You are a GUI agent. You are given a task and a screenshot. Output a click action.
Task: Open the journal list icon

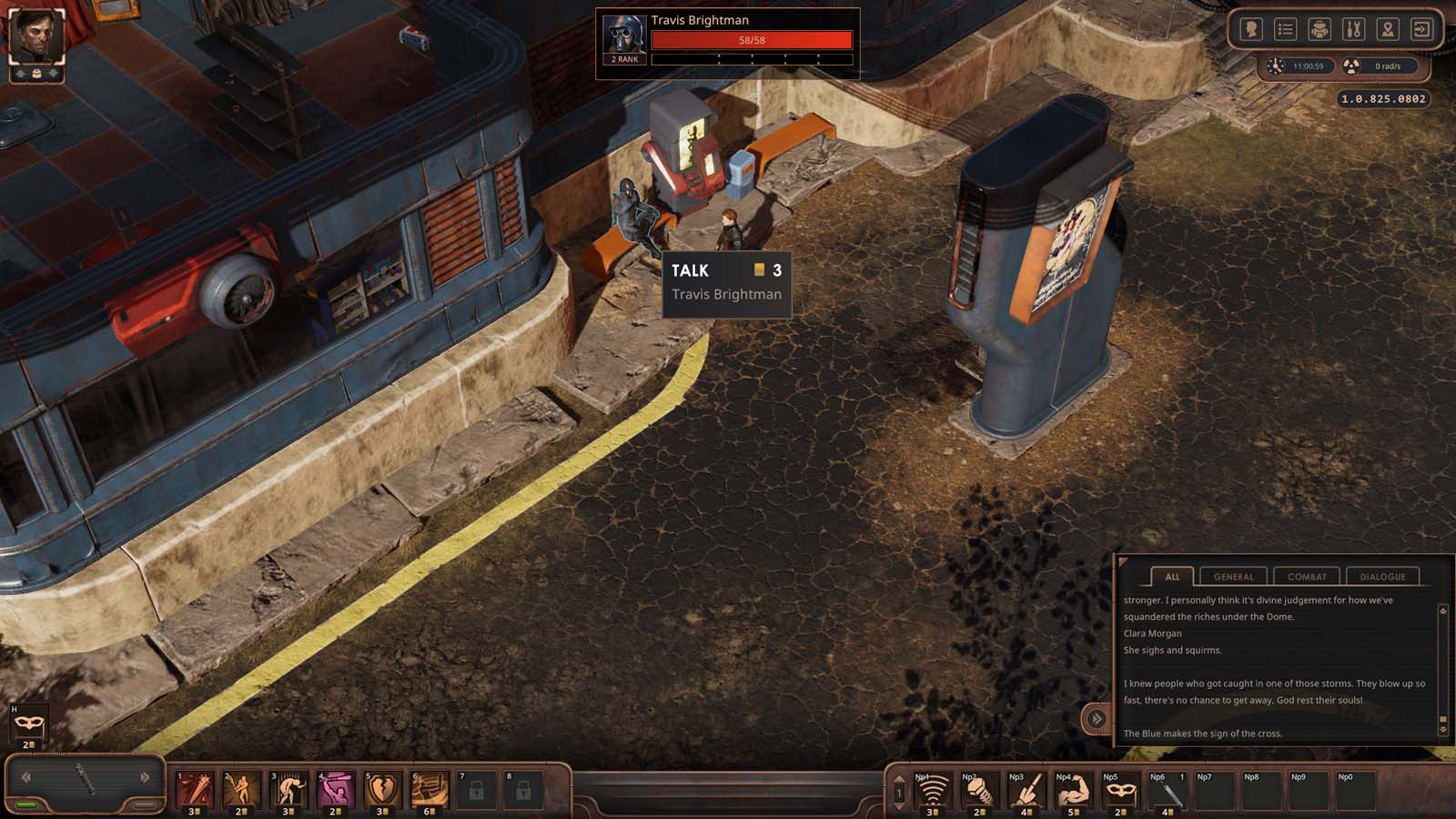pyautogui.click(x=1284, y=29)
